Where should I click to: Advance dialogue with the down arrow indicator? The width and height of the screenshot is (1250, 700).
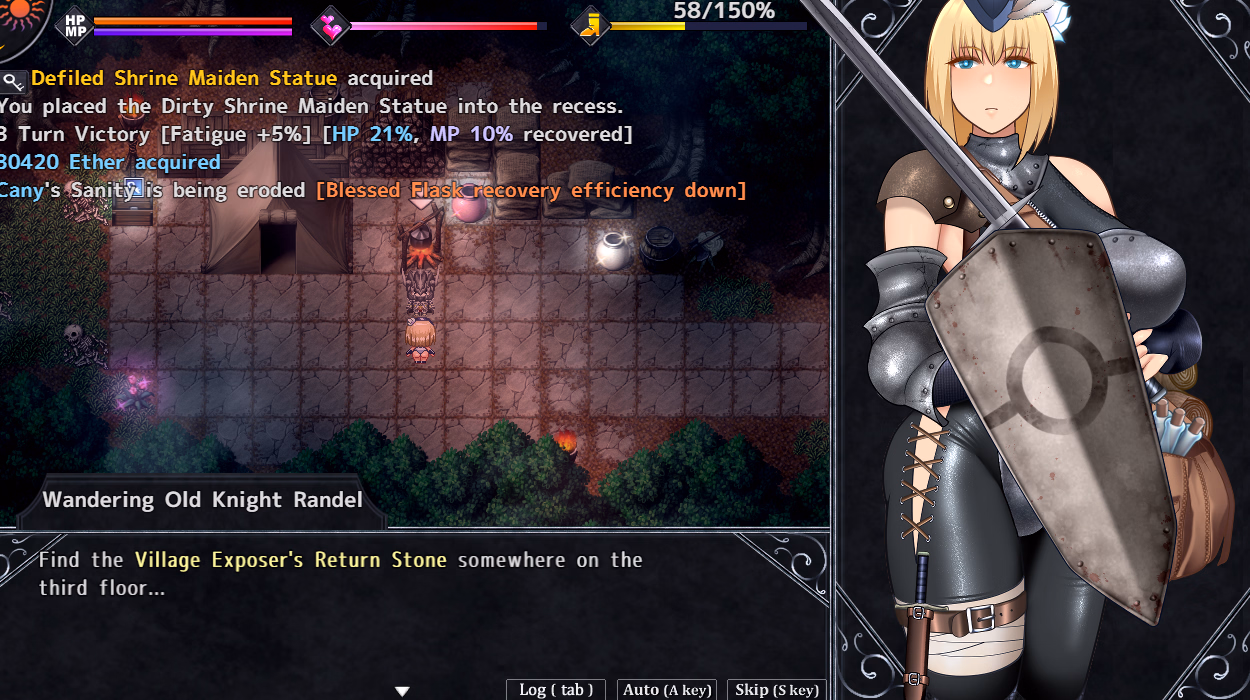tap(402, 691)
